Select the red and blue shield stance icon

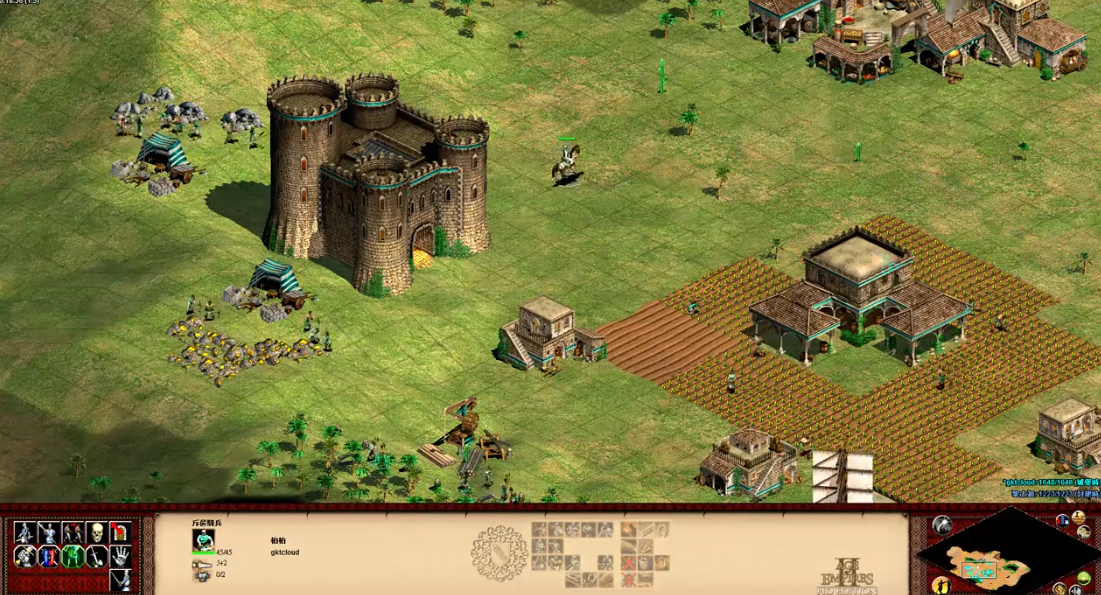tap(48, 556)
